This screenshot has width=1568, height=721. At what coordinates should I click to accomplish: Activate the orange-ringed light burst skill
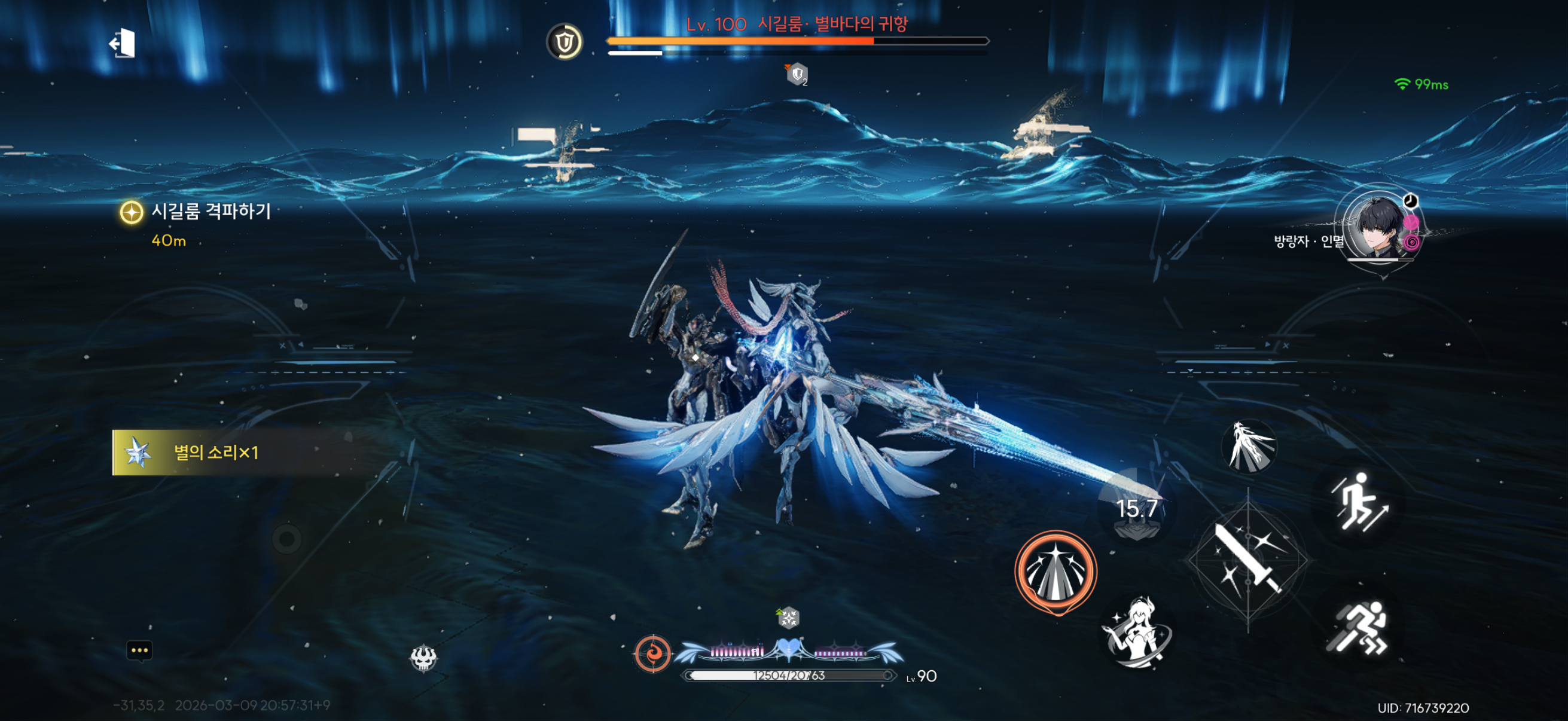(1055, 571)
